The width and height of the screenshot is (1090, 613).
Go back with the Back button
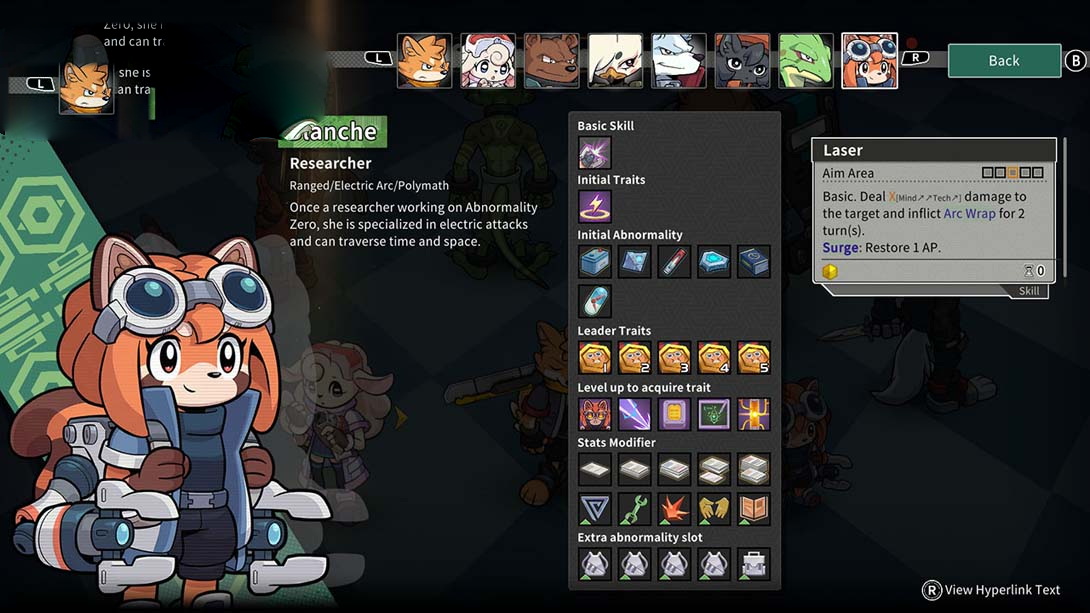[1003, 60]
